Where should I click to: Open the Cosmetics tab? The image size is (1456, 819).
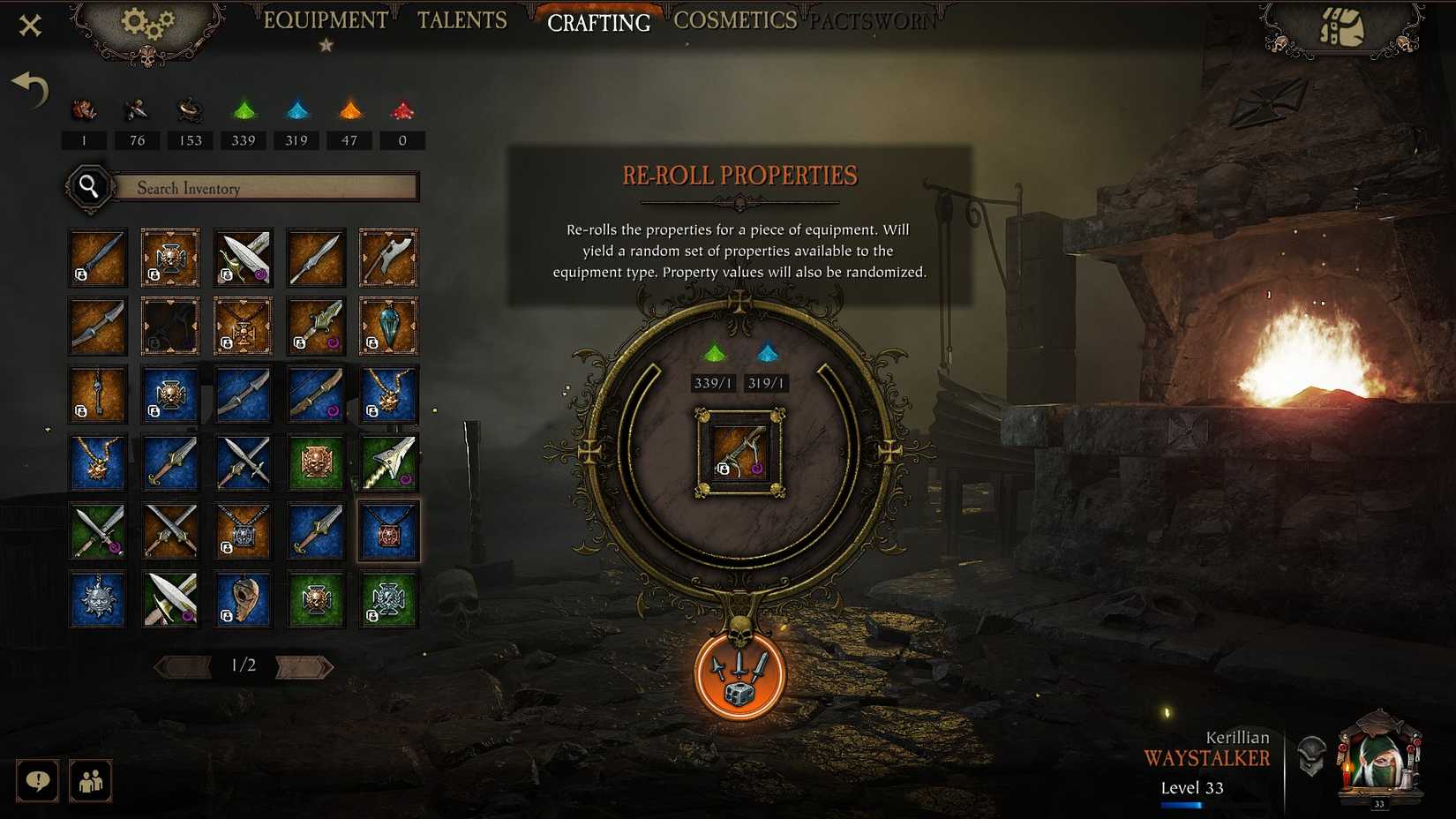point(736,19)
